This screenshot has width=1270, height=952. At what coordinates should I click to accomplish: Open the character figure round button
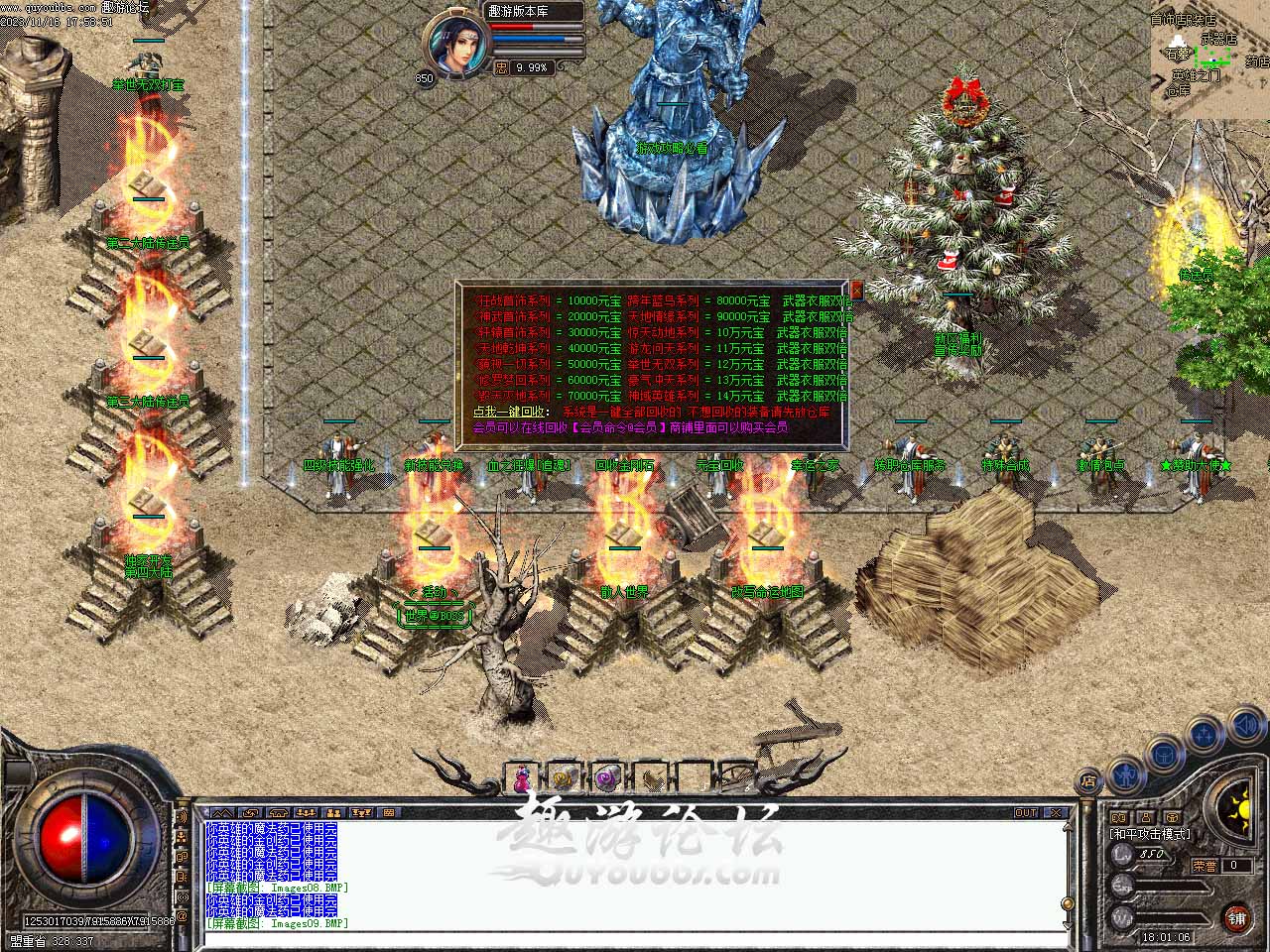[1125, 770]
